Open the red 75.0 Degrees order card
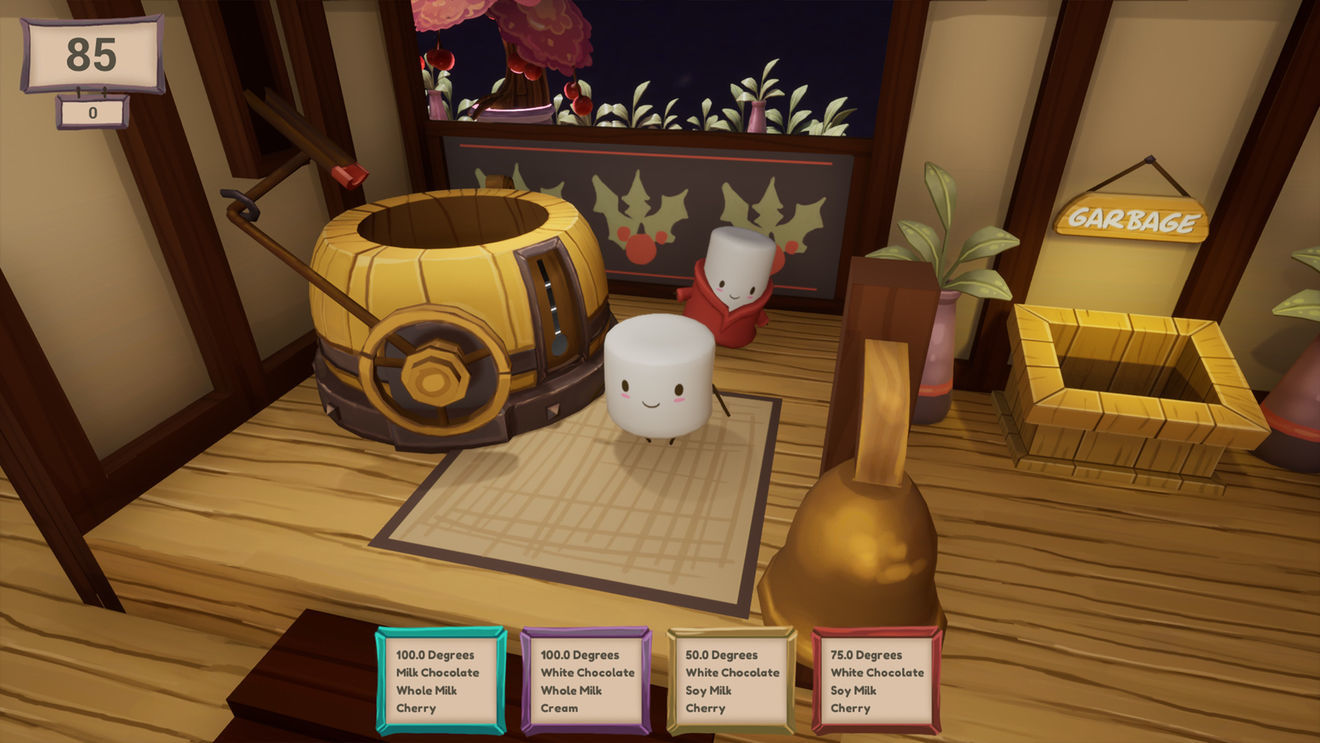Viewport: 1320px width, 743px height. (876, 681)
